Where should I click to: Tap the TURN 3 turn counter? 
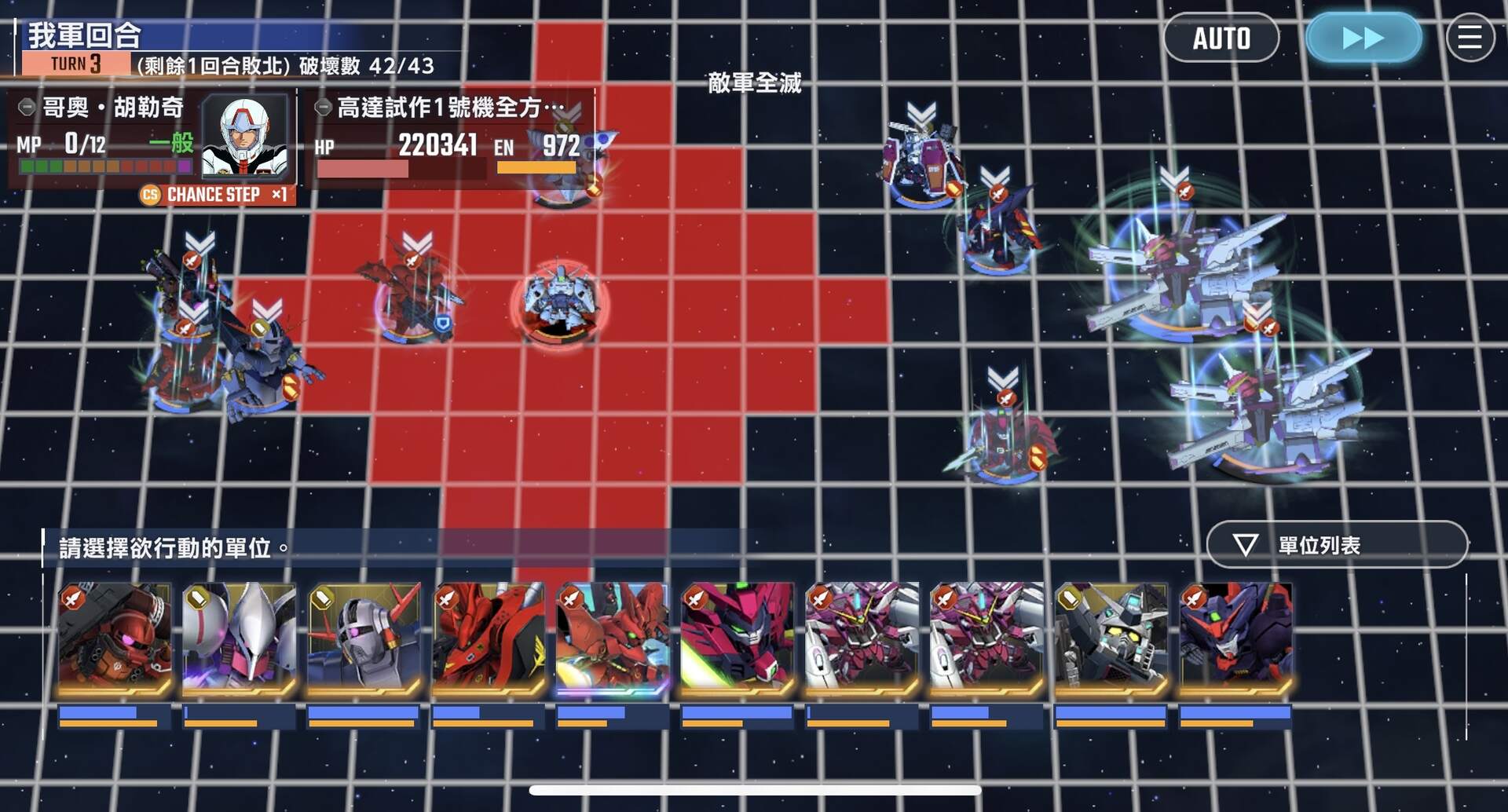(x=75, y=63)
